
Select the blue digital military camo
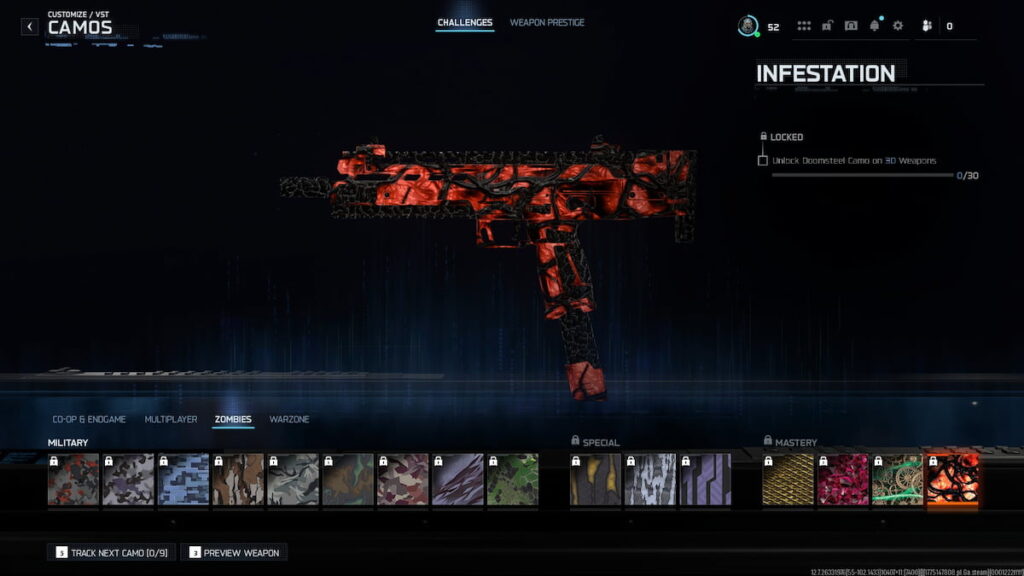183,480
